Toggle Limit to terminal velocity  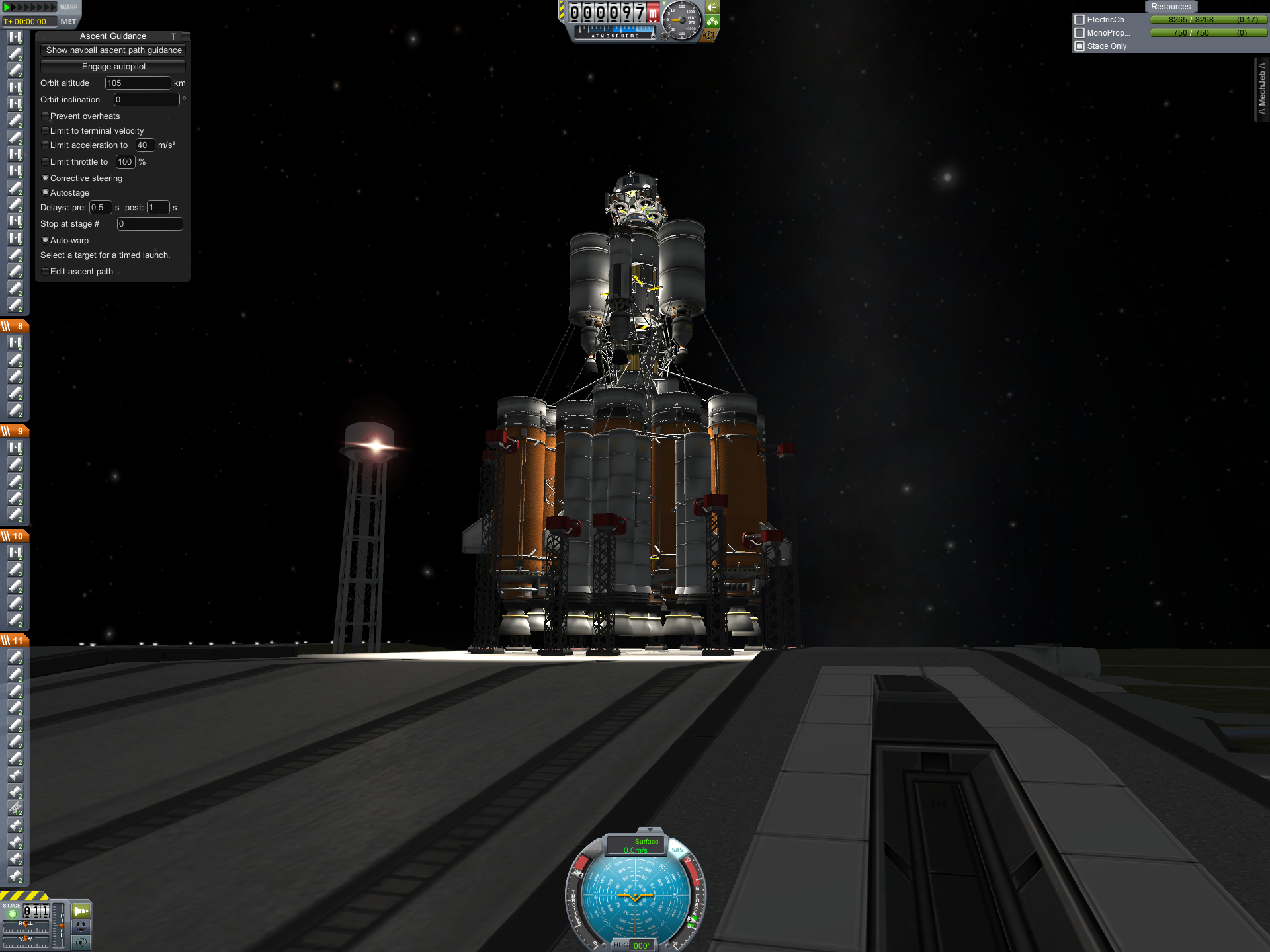(45, 131)
